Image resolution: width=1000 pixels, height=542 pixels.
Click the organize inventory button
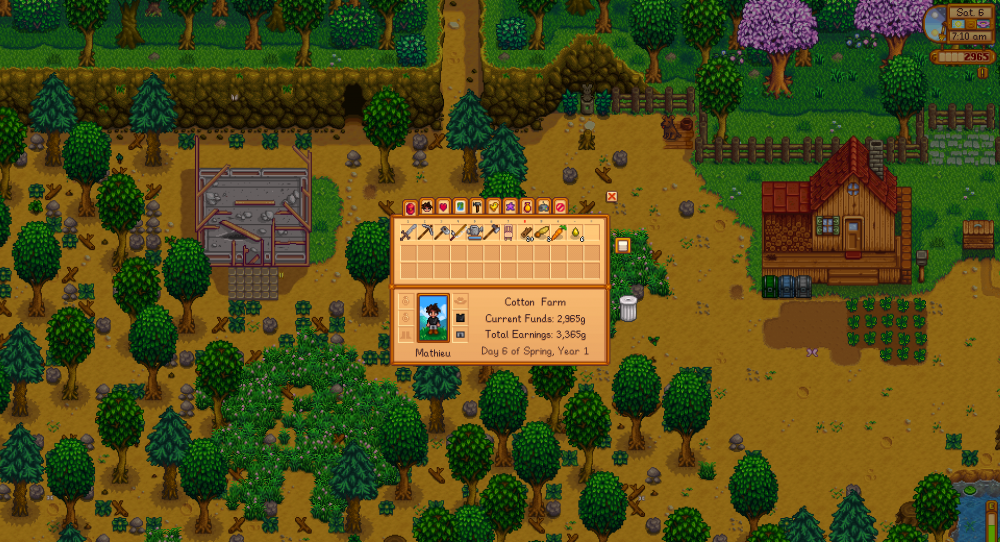click(x=622, y=245)
